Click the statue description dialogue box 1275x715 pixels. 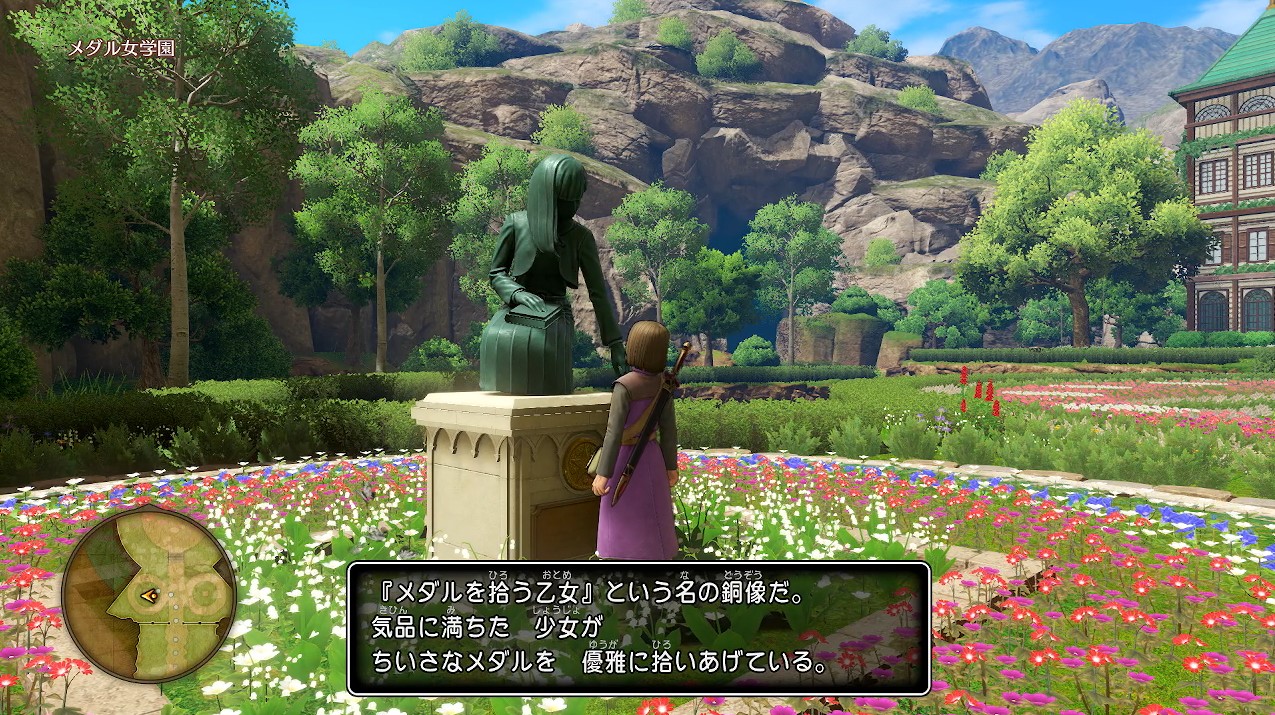638,628
